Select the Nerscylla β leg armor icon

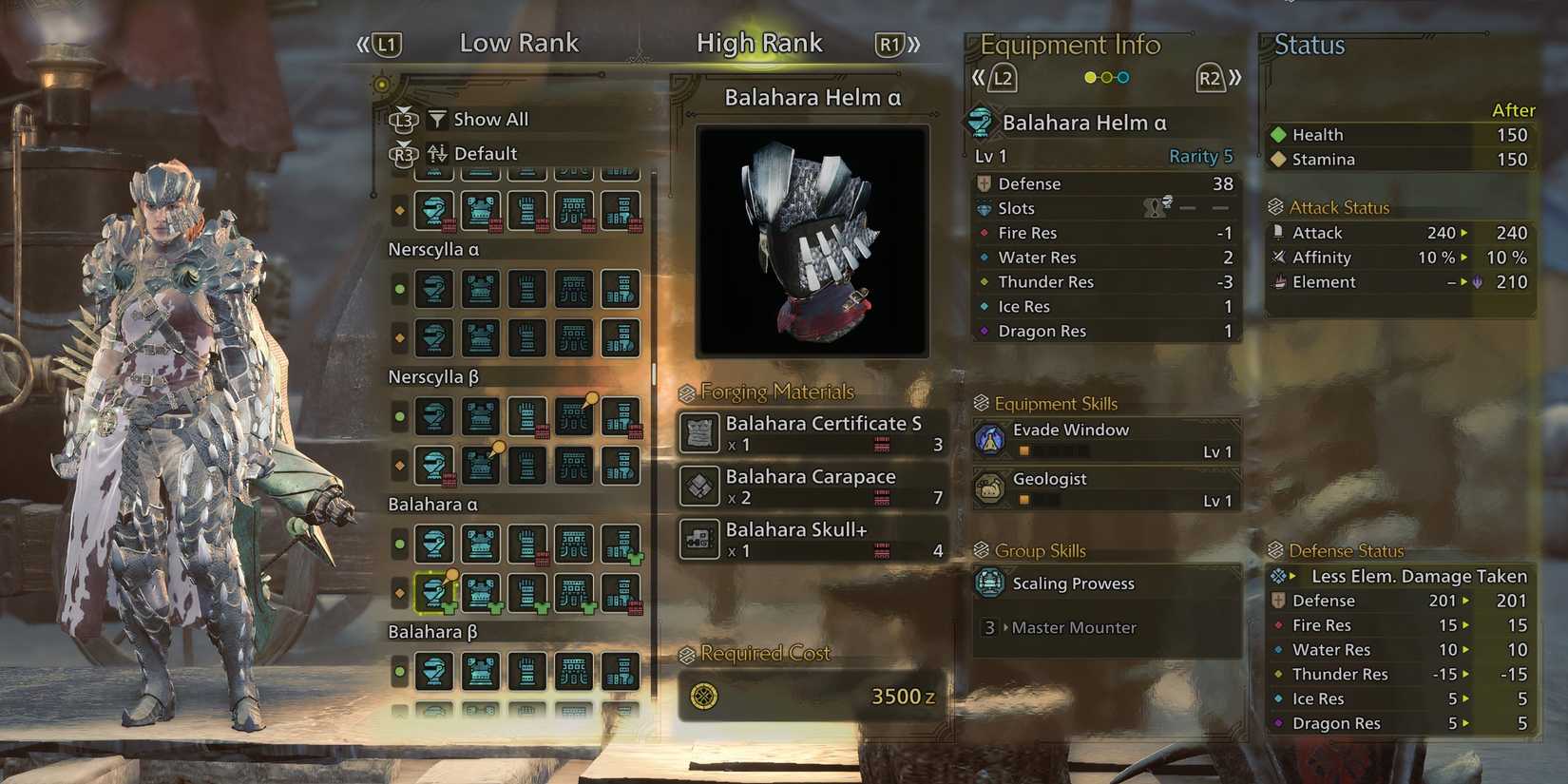(622, 416)
